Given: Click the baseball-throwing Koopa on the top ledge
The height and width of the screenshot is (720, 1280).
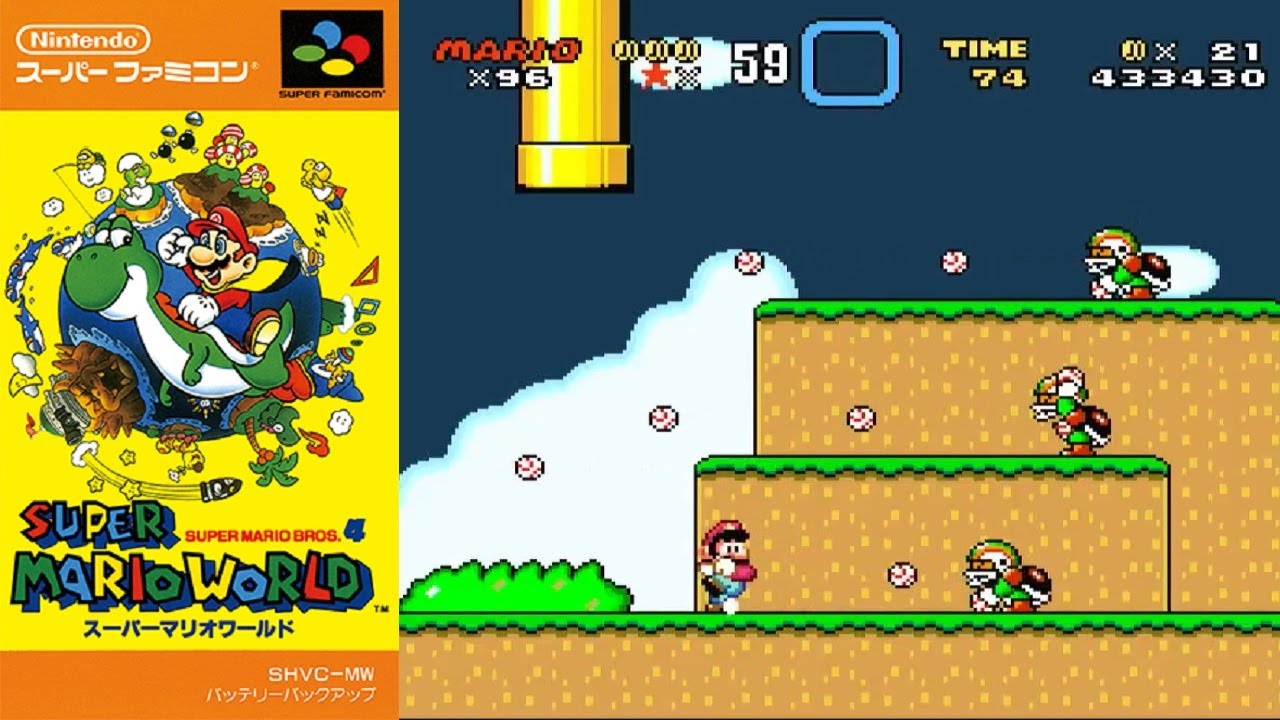Looking at the screenshot, I should pos(1120,265).
